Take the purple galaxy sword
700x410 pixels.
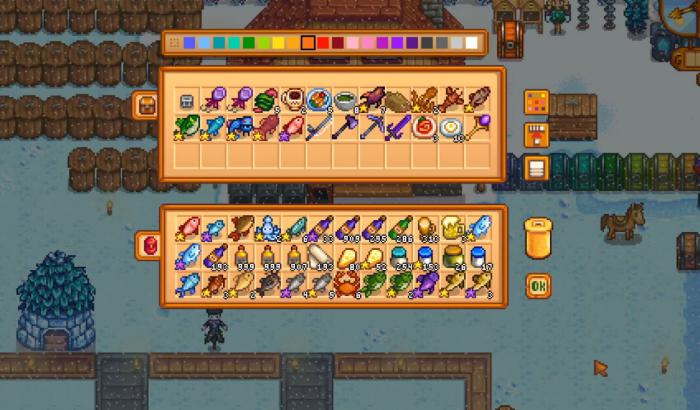pos(398,127)
